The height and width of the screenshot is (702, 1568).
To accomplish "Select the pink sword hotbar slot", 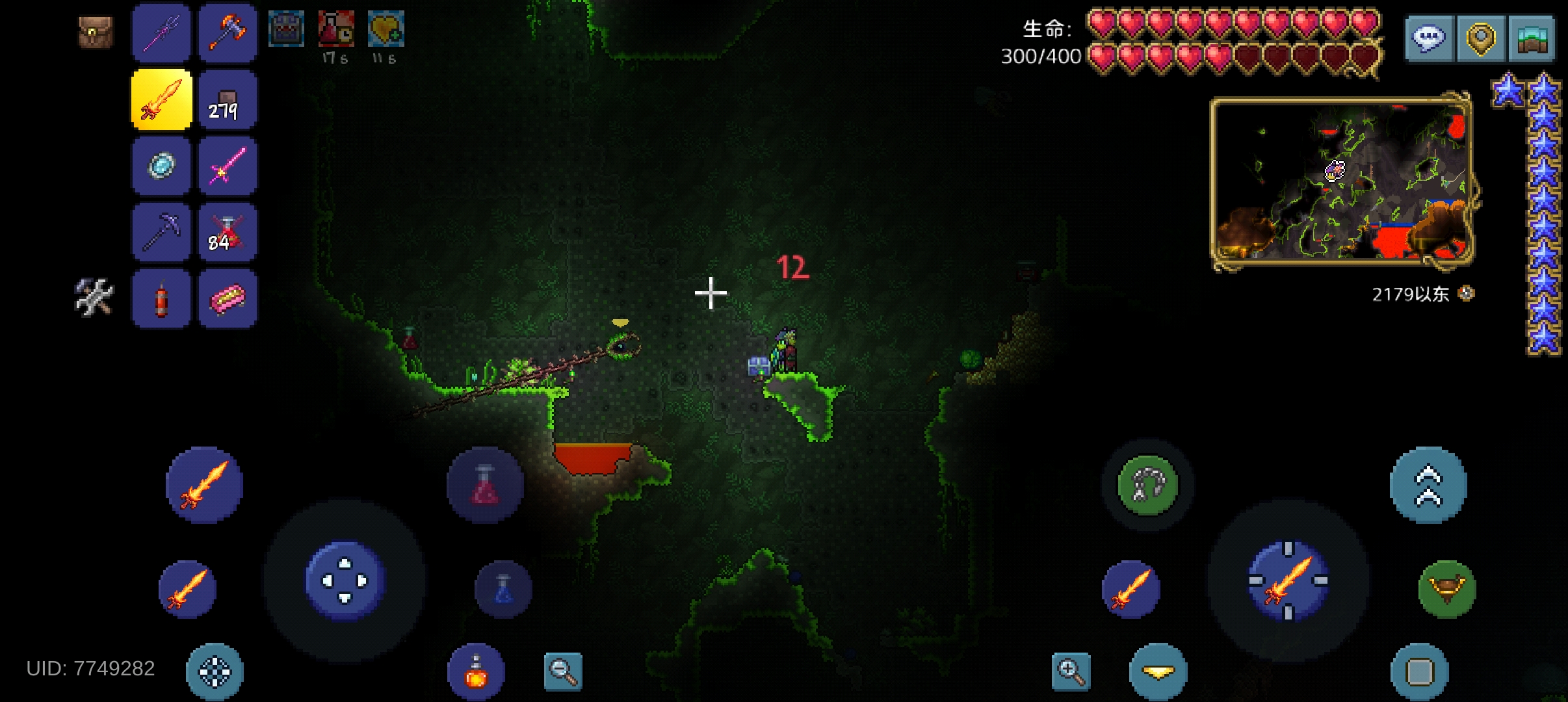I will (228, 166).
